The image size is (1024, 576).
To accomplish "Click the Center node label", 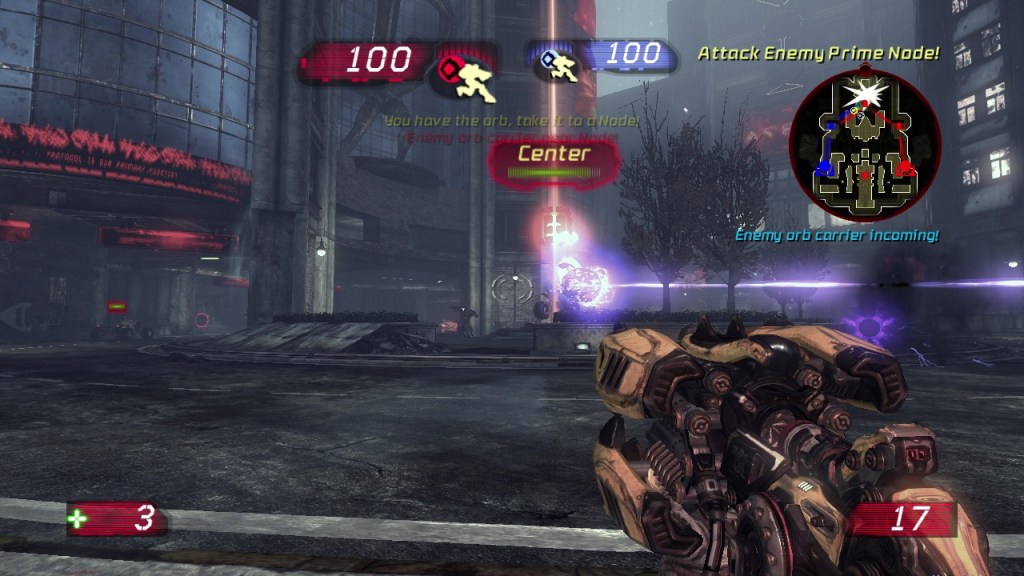I will coord(553,154).
